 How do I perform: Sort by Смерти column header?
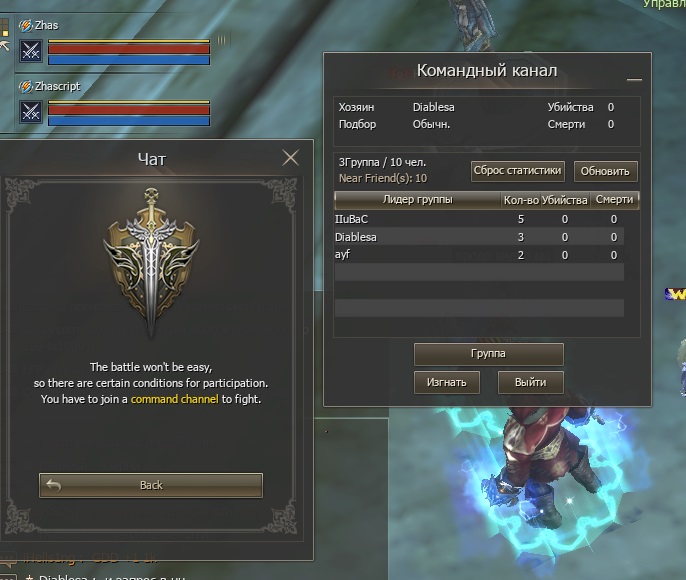(613, 200)
